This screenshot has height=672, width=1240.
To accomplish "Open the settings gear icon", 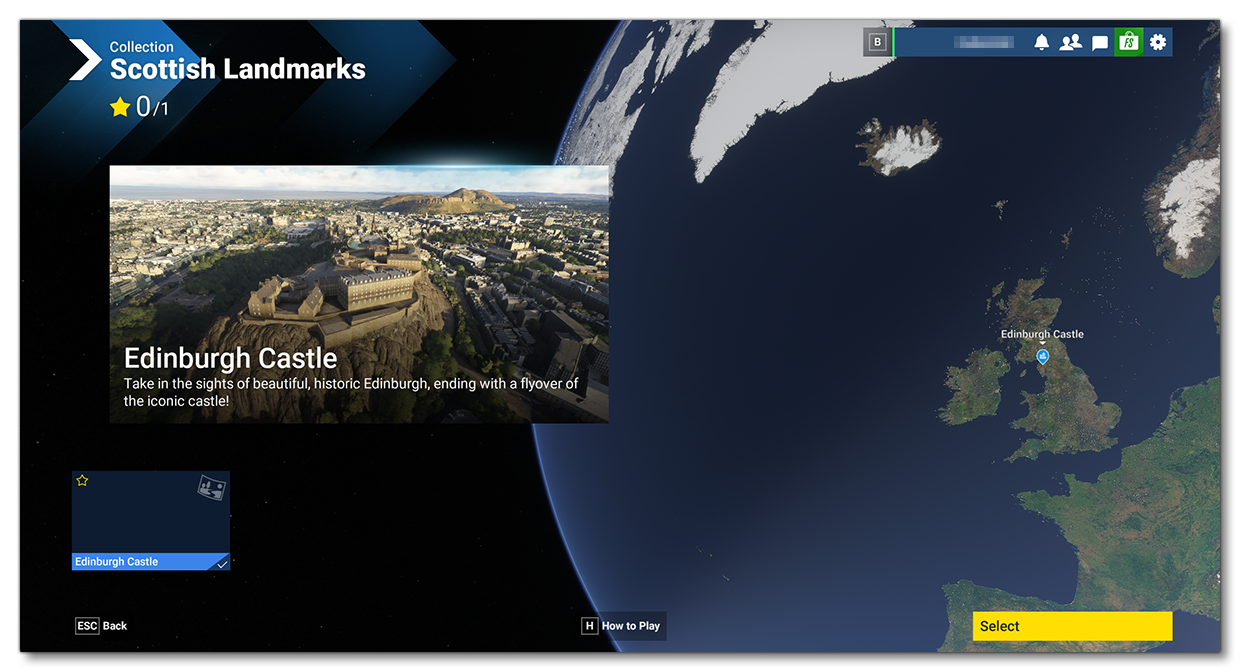I will point(1158,42).
